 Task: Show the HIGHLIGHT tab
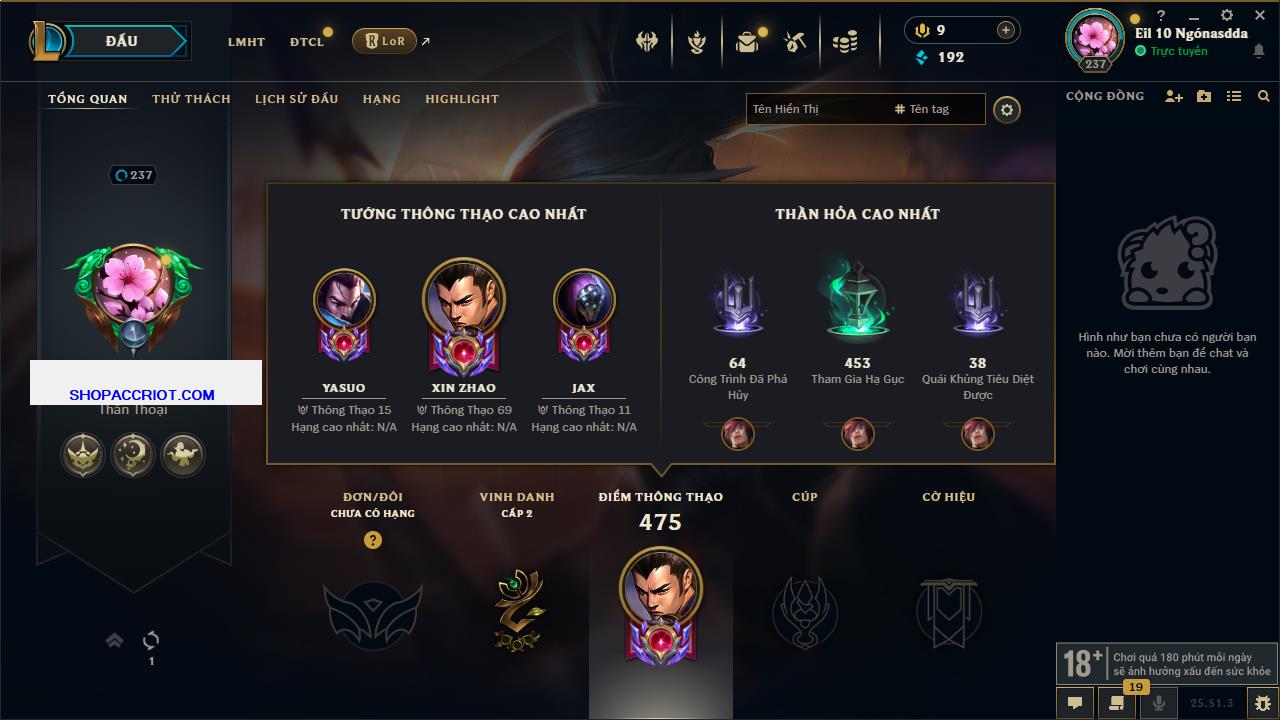click(x=461, y=99)
